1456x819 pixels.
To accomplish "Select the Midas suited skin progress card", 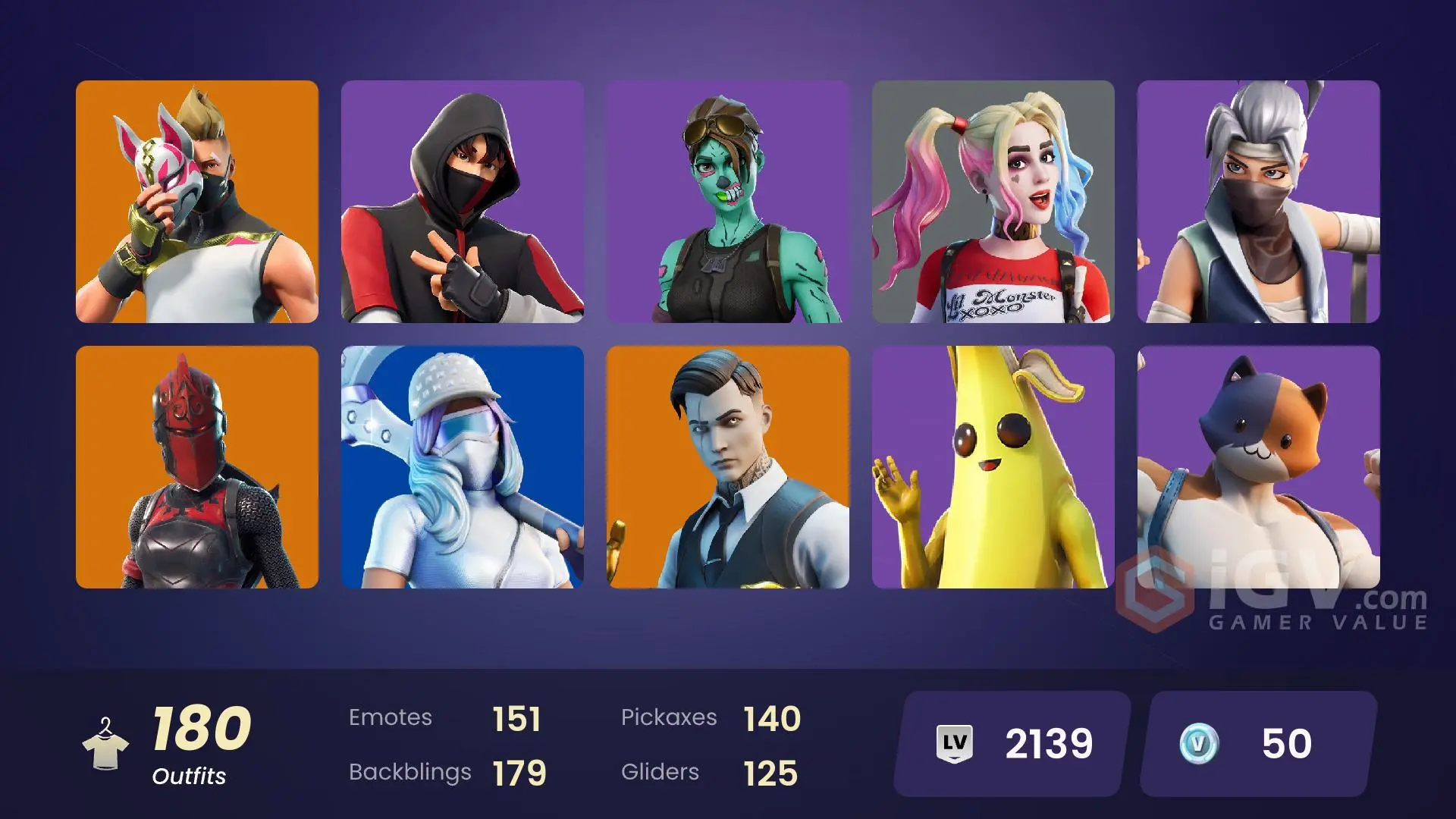I will (730, 468).
